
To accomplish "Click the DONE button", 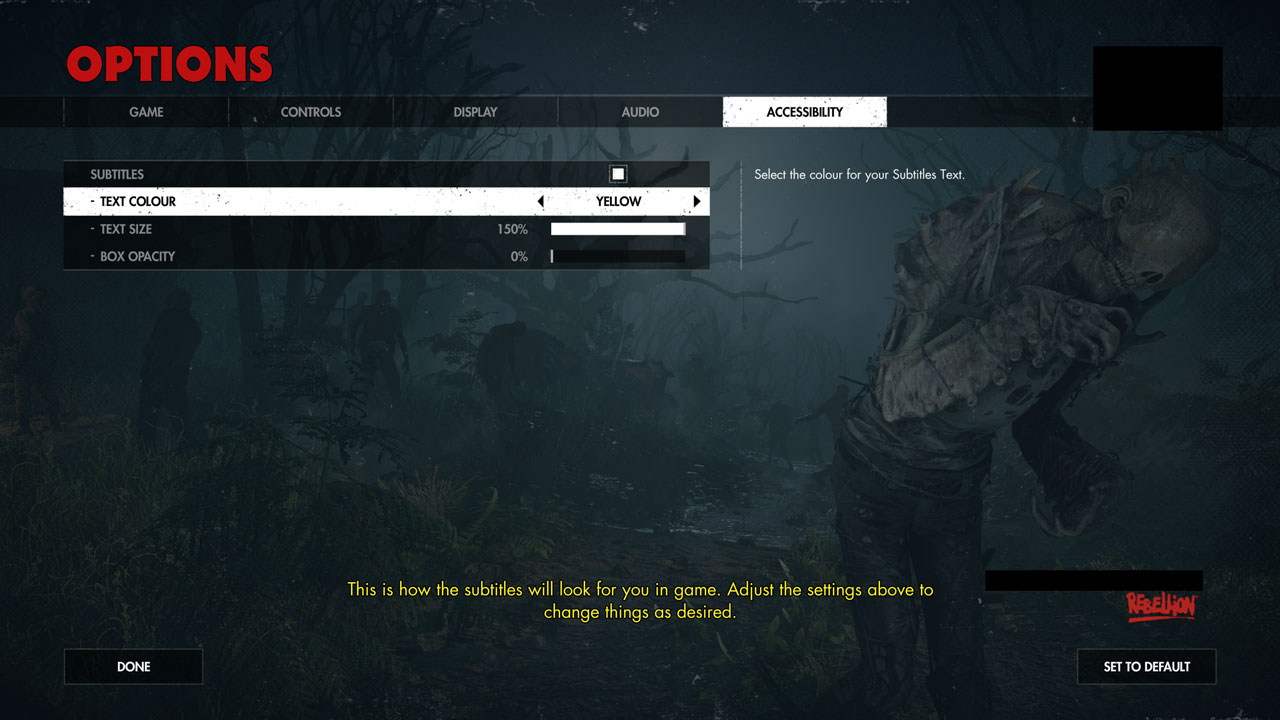I will pyautogui.click(x=133, y=666).
